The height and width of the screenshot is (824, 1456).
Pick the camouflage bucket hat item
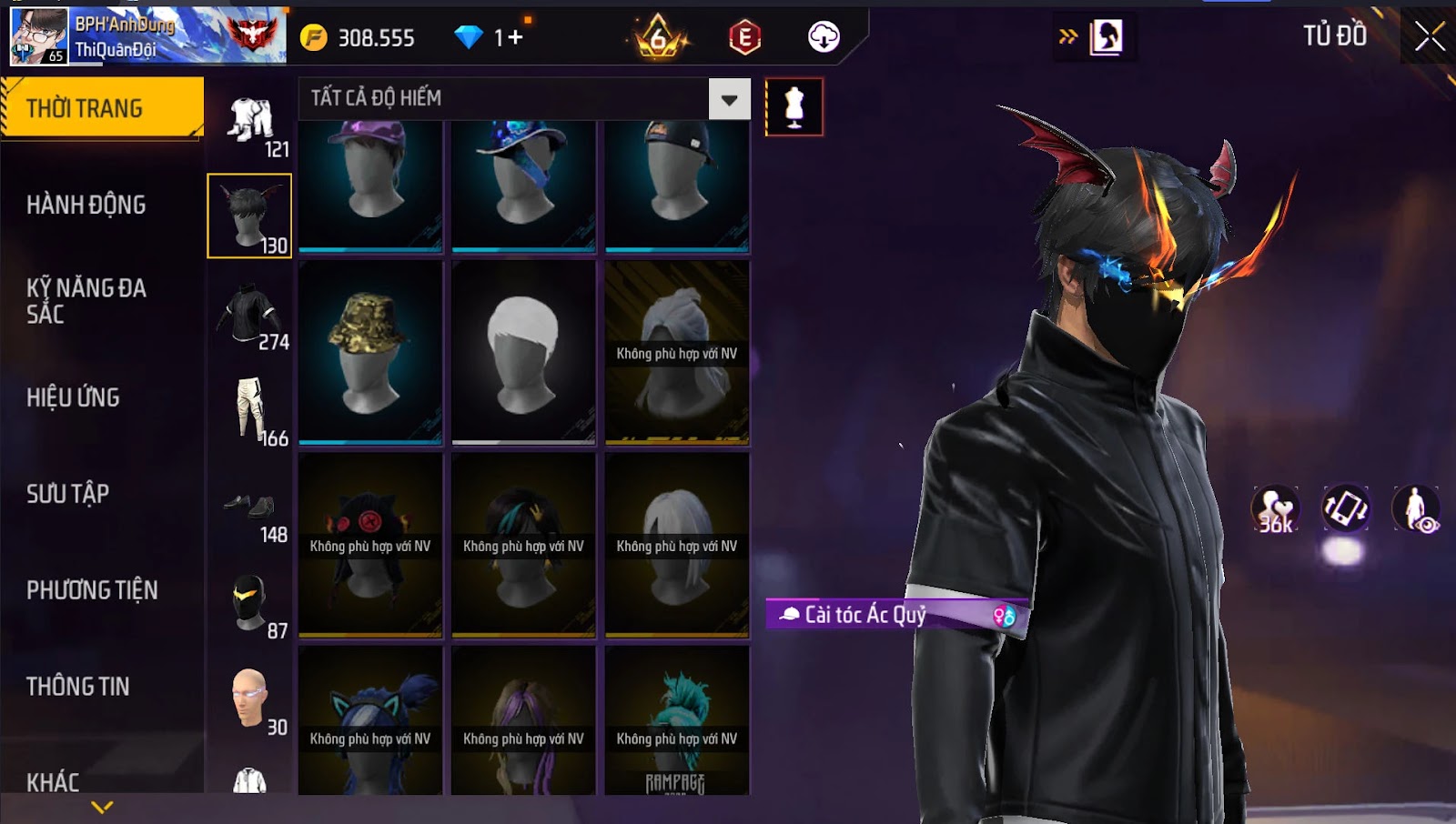tap(370, 352)
